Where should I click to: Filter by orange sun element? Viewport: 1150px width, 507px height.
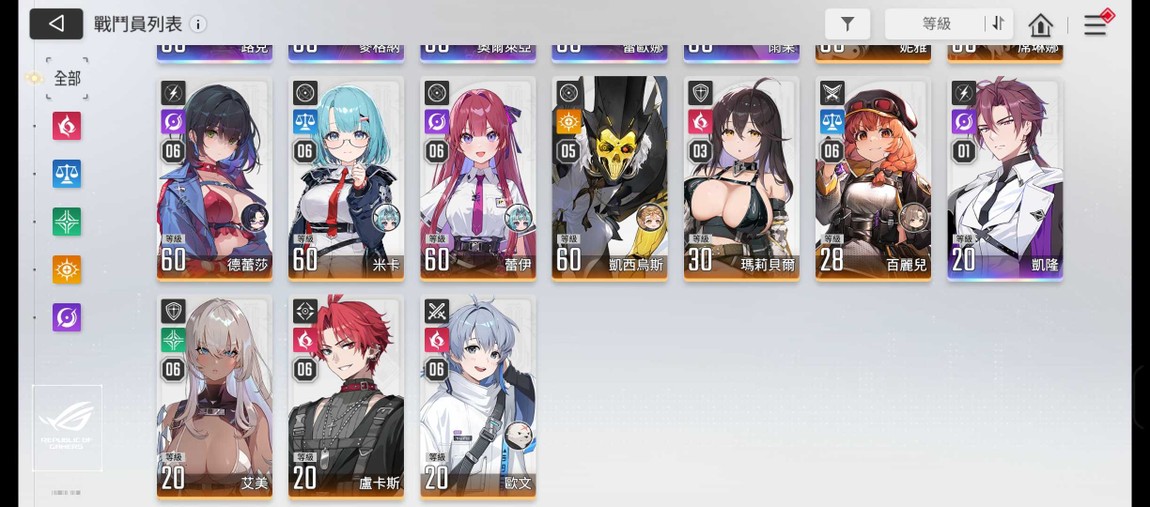[x=67, y=269]
